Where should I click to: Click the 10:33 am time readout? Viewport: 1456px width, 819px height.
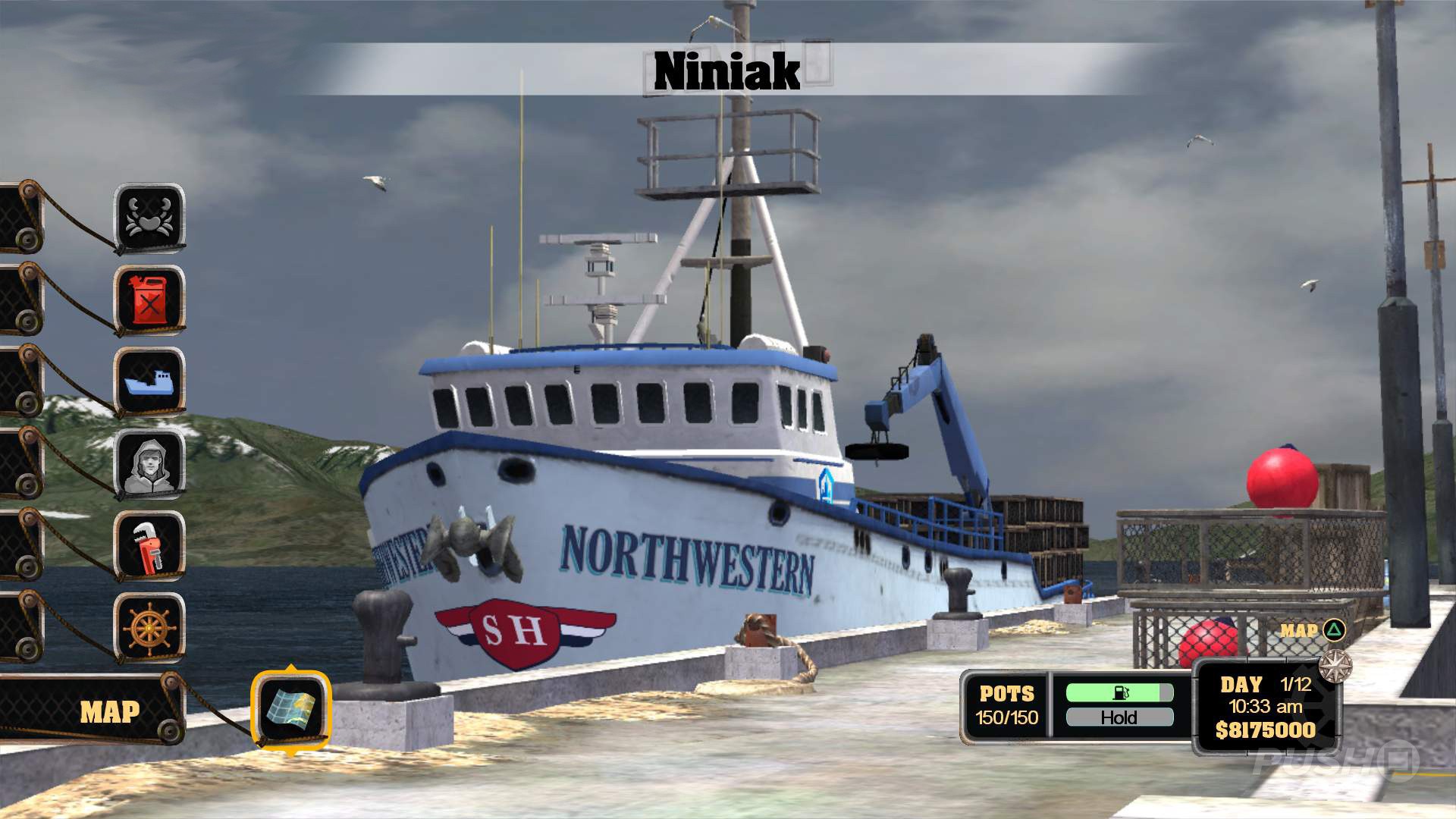1268,706
